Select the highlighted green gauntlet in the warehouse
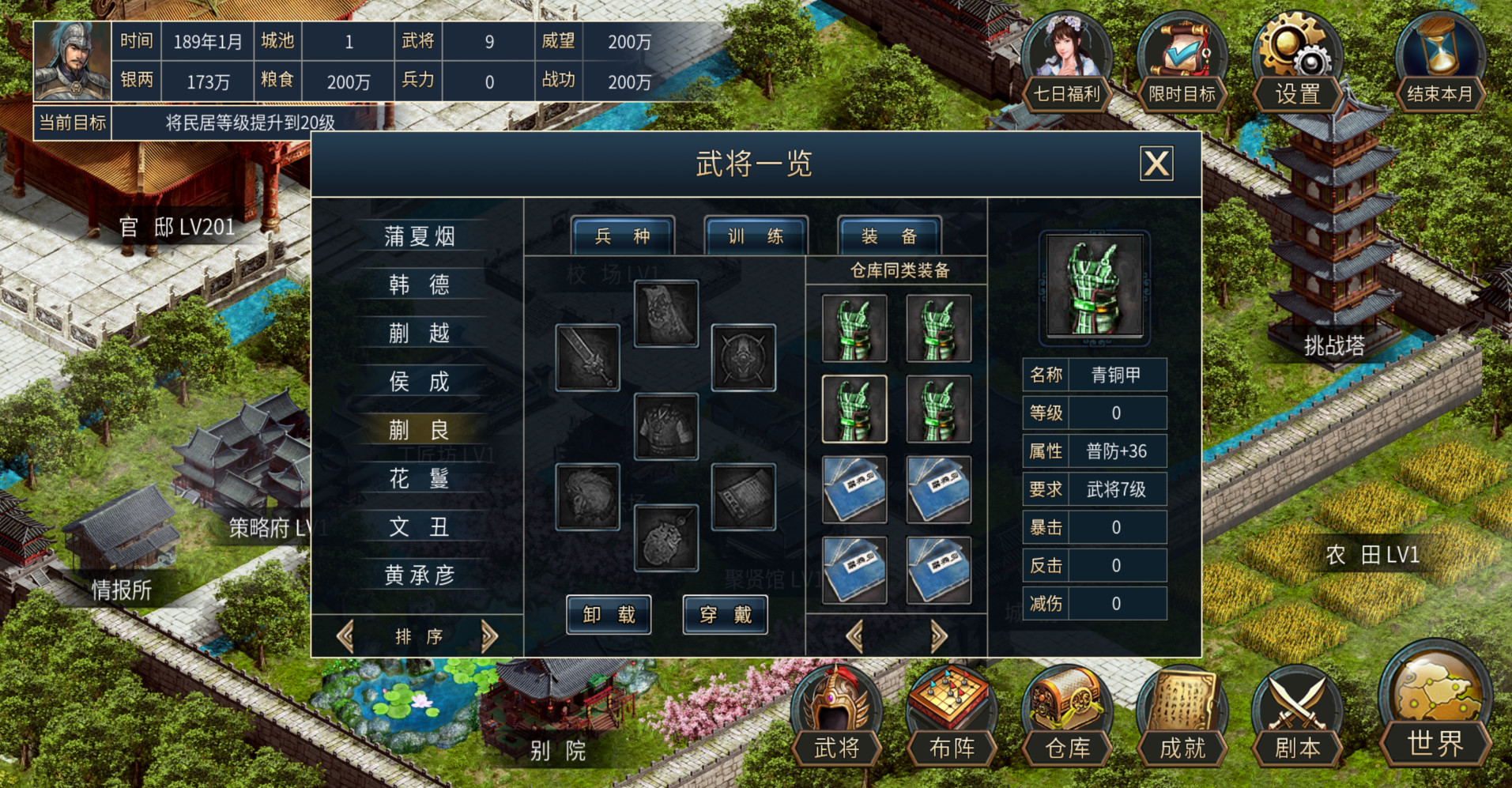This screenshot has width=1512, height=788. click(x=854, y=410)
